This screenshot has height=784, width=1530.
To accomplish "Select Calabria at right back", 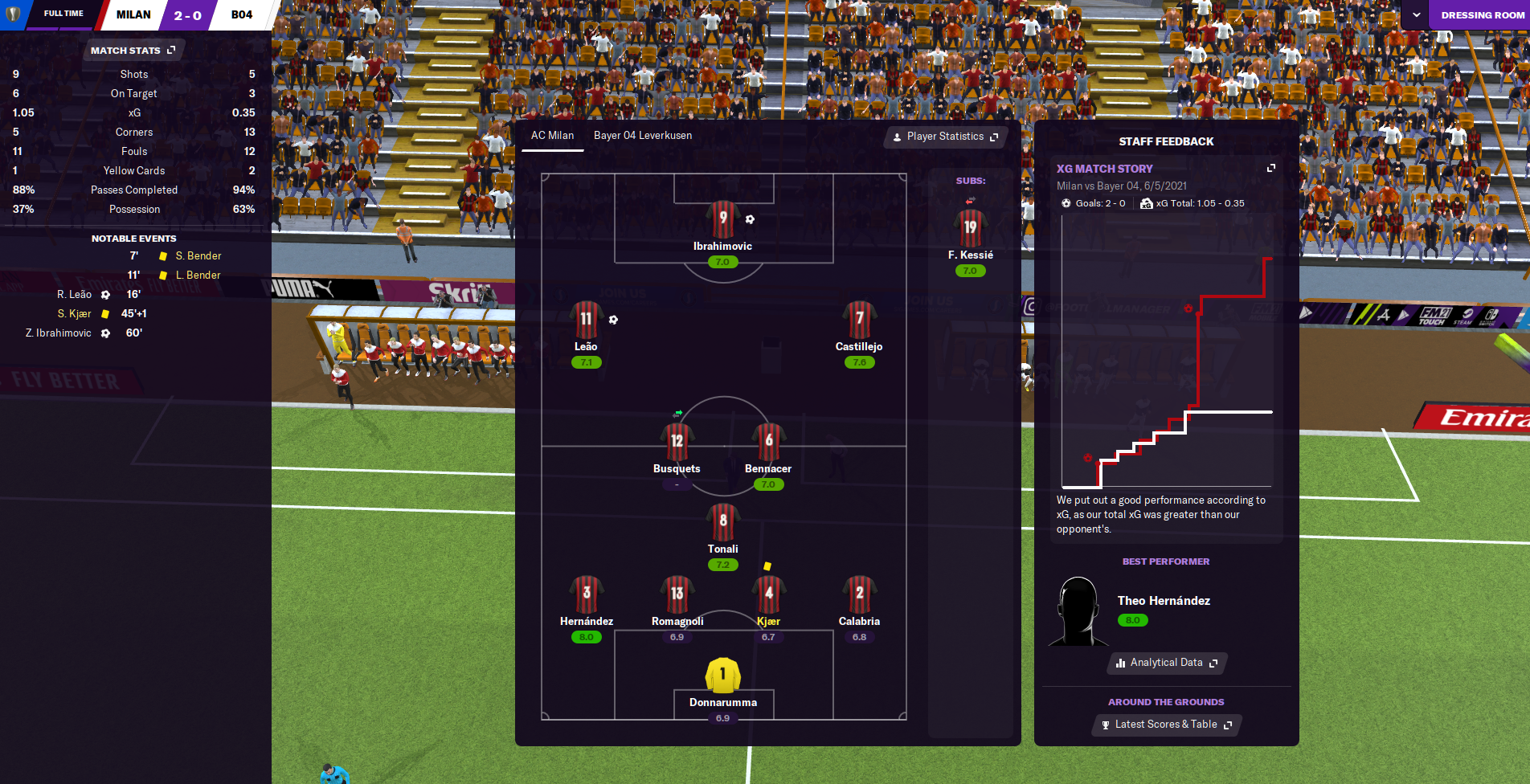I will click(x=859, y=595).
